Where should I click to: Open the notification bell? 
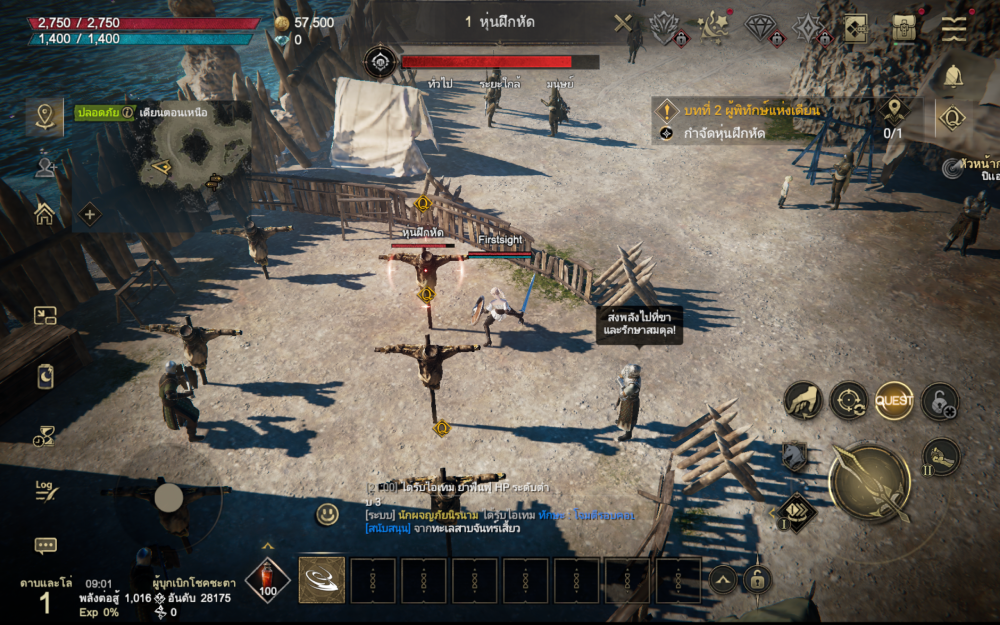(953, 75)
